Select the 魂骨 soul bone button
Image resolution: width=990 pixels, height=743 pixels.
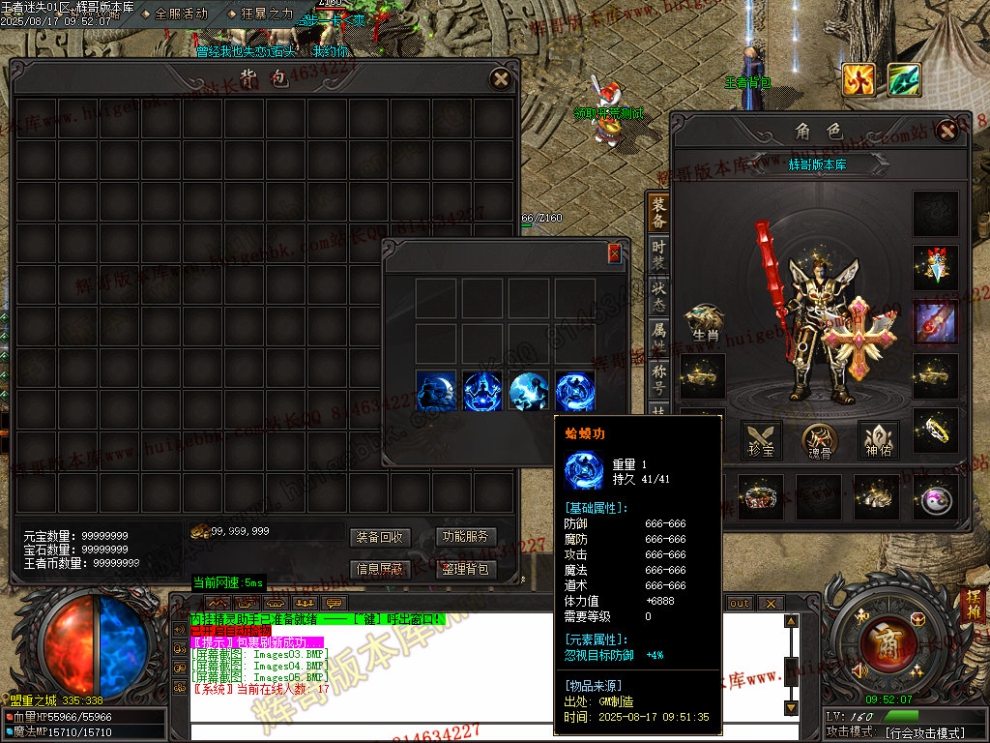click(819, 440)
